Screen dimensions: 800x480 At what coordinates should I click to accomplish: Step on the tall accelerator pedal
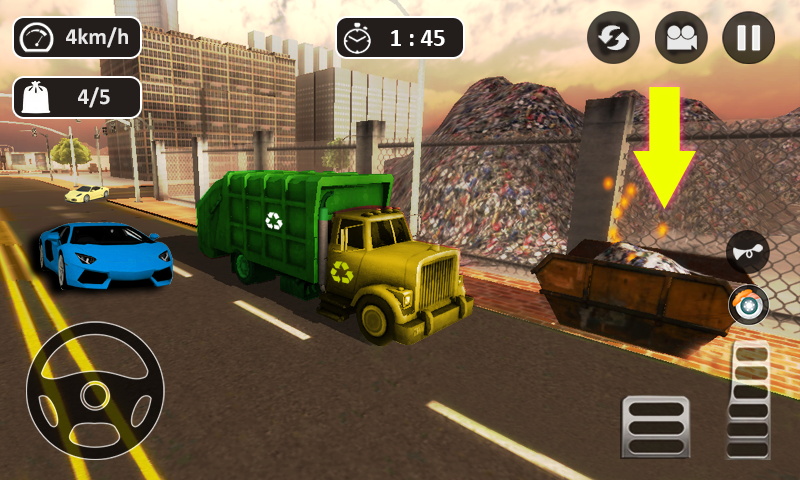pyautogui.click(x=748, y=400)
